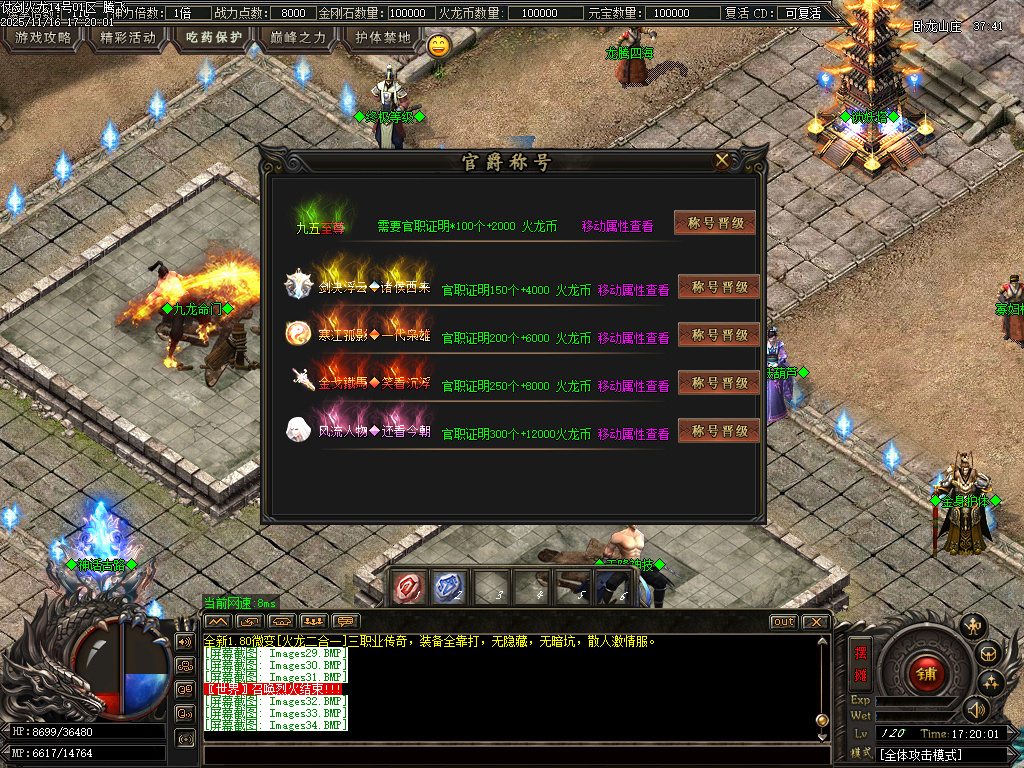The width and height of the screenshot is (1024, 768).
Task: Click 称号晋级 on the 寒江孤影 row
Action: pos(719,335)
